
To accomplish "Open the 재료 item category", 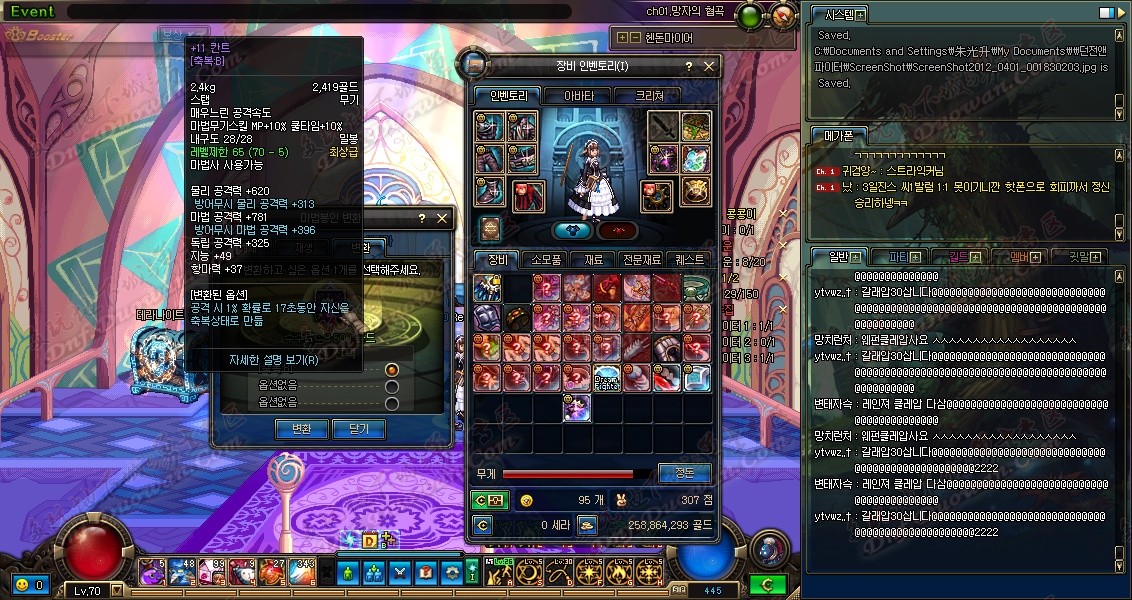I will click(x=594, y=260).
